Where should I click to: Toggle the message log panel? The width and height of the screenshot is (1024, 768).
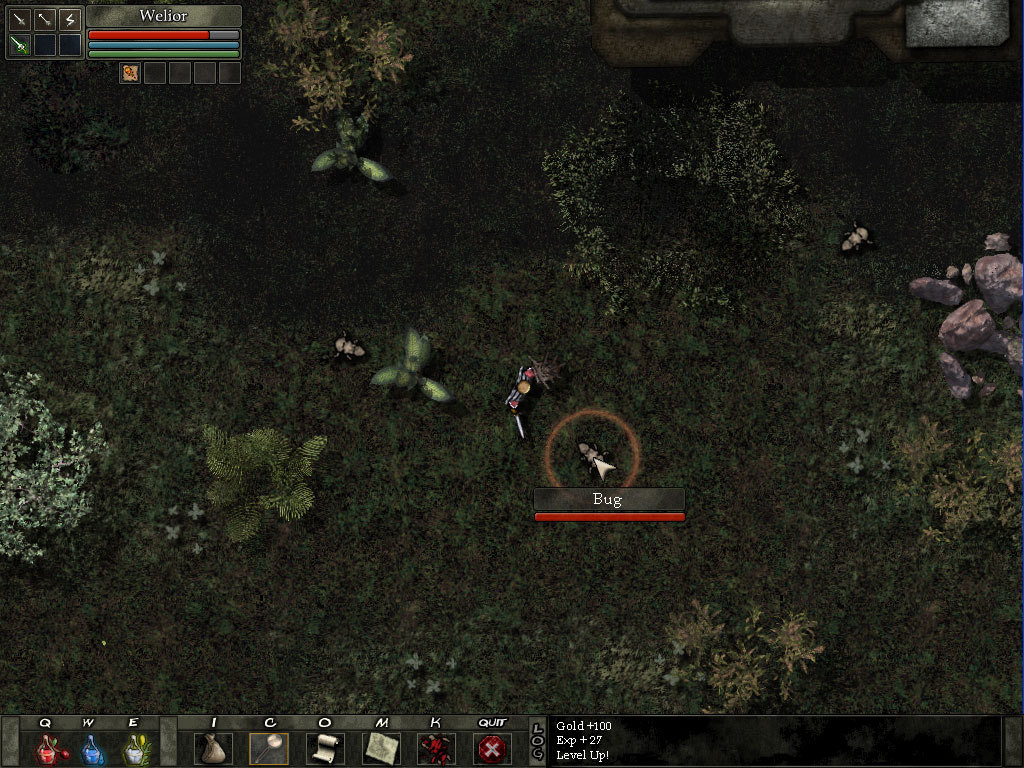[x=537, y=741]
